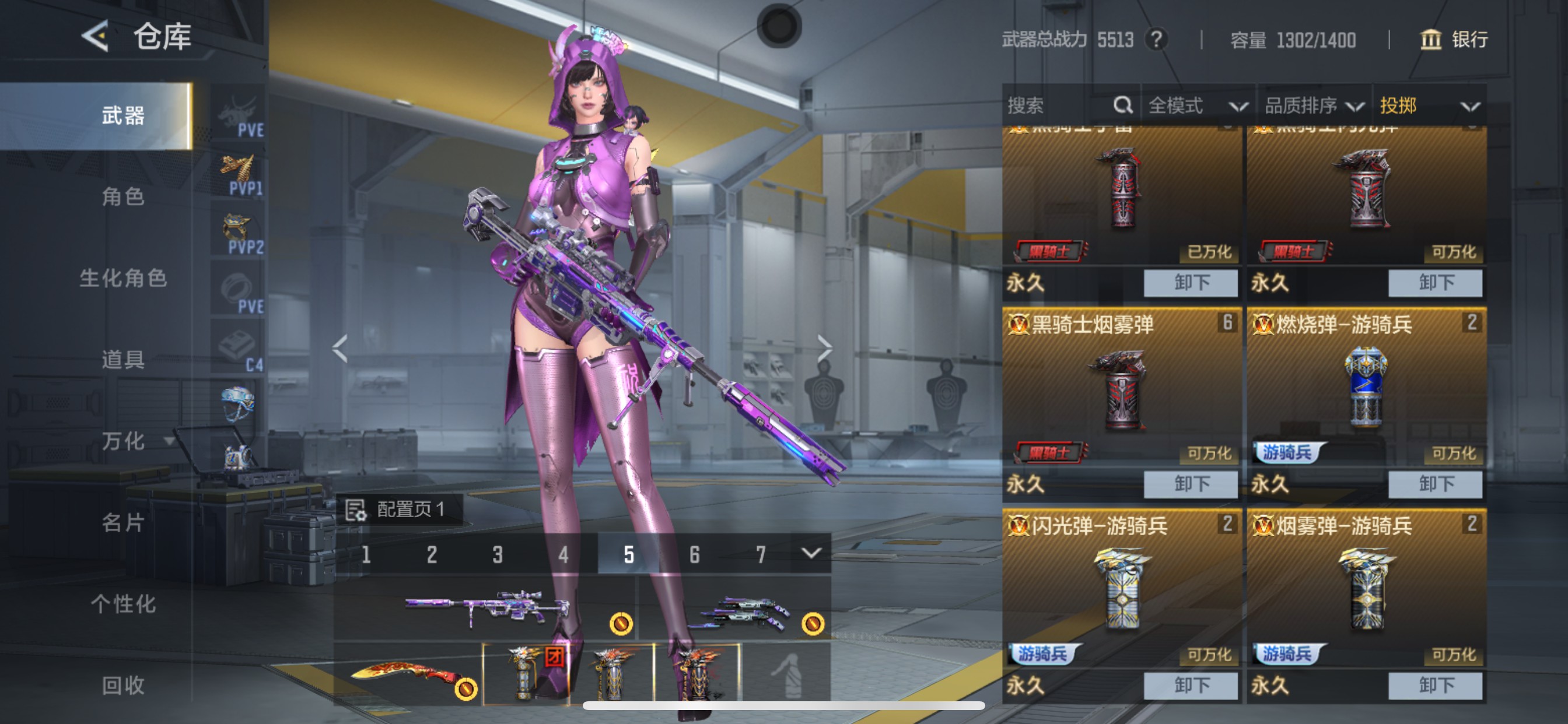Open the 投掷 weapon type dropdown
The image size is (1568, 724).
coord(1428,106)
